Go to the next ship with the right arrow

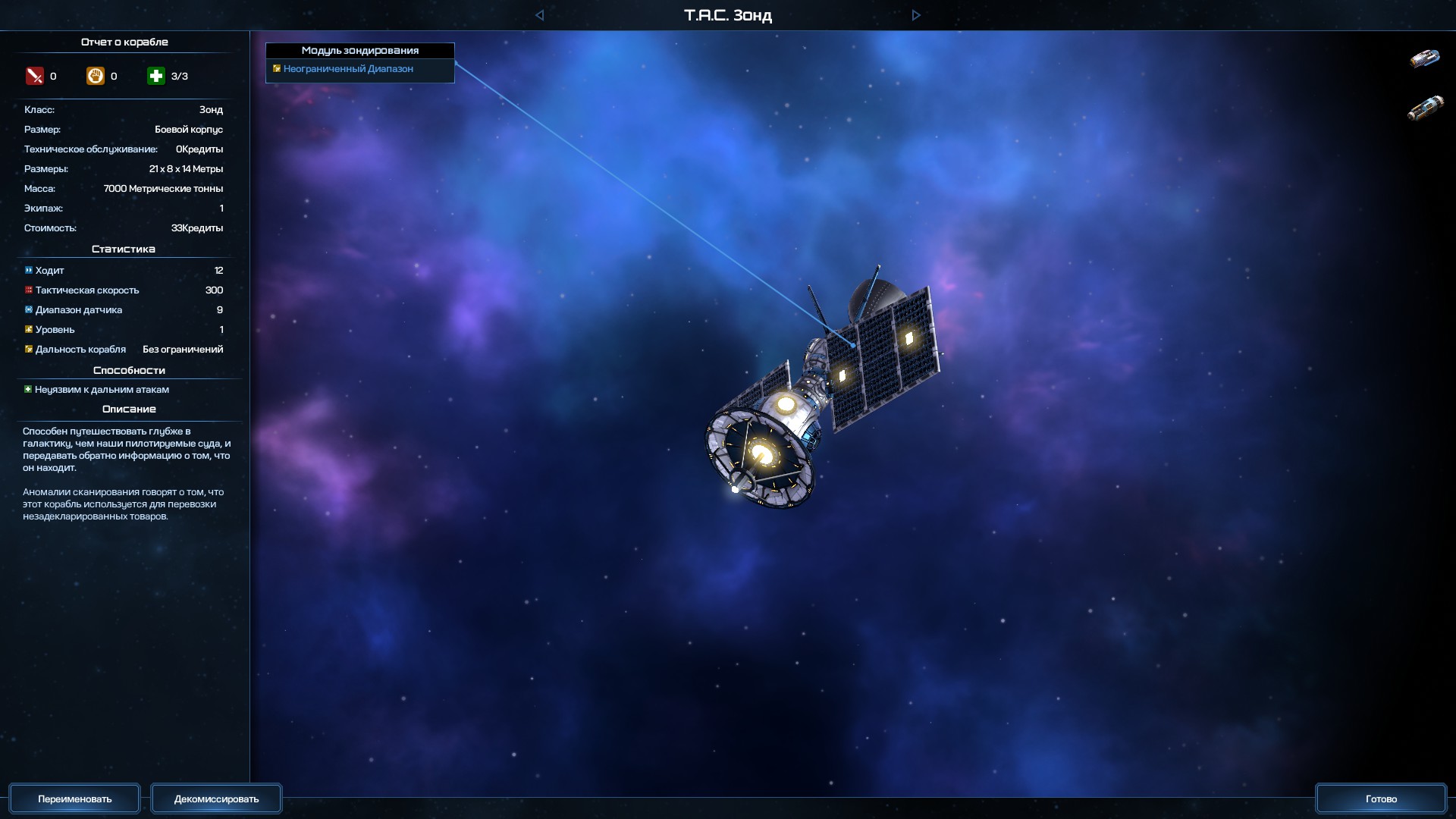pos(916,15)
